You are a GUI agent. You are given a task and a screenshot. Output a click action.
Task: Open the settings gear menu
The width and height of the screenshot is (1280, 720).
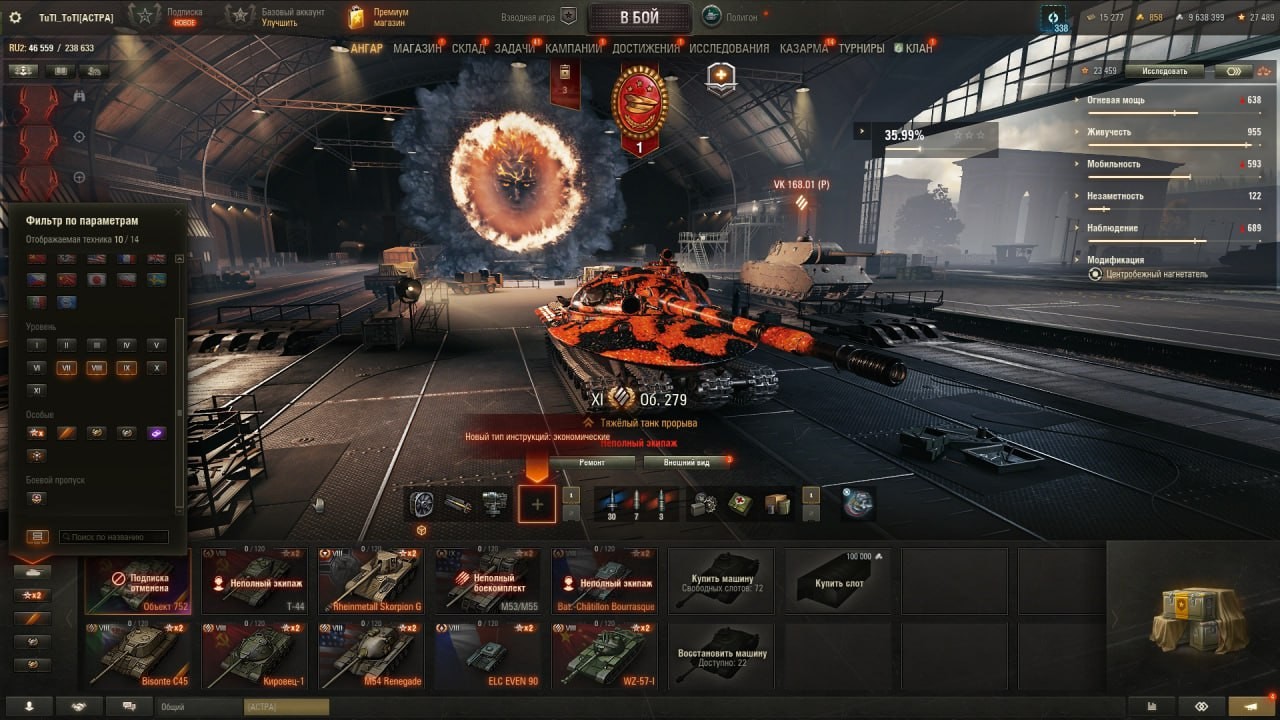[x=15, y=17]
